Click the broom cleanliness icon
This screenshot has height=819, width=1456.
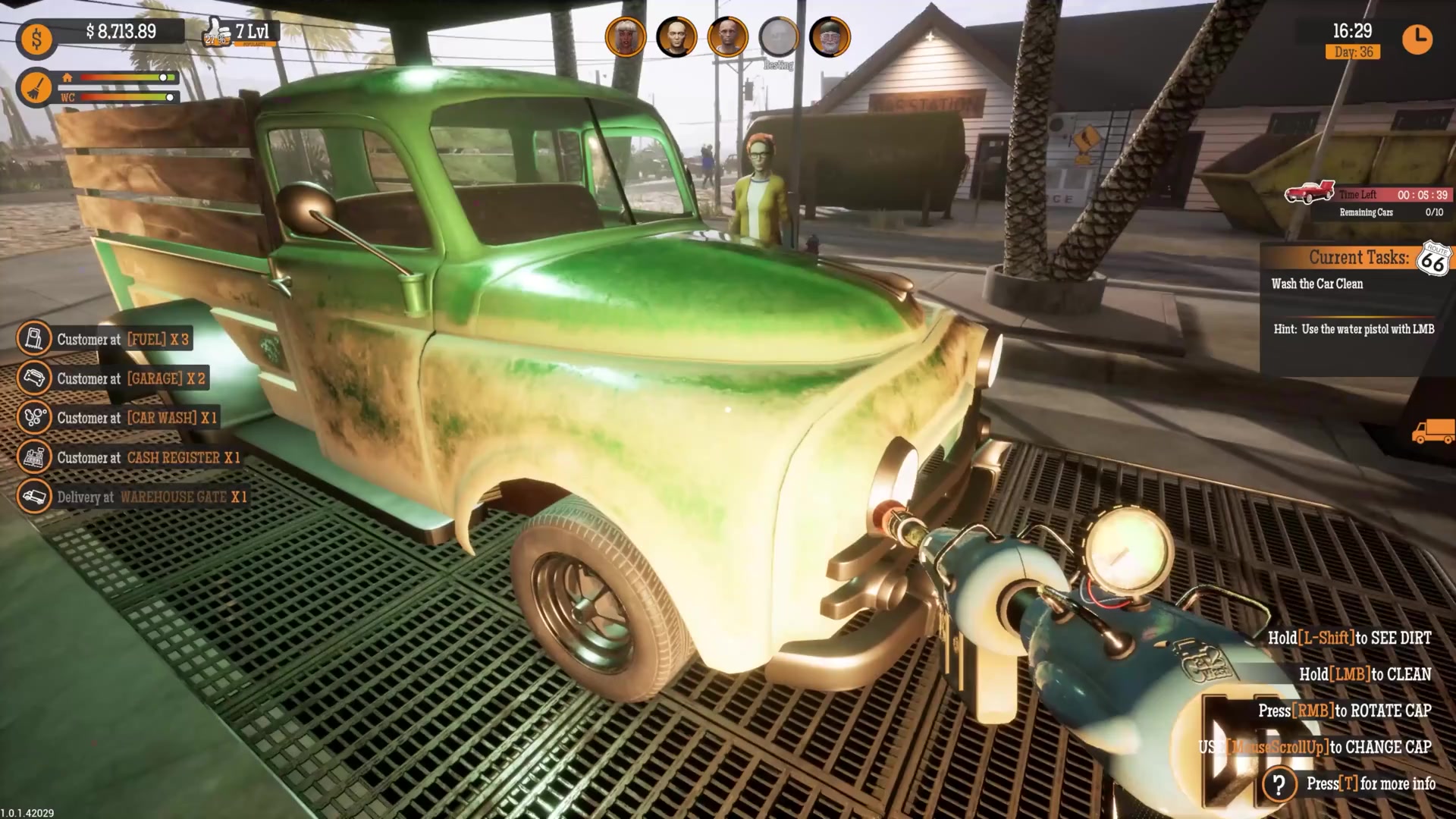[x=34, y=88]
